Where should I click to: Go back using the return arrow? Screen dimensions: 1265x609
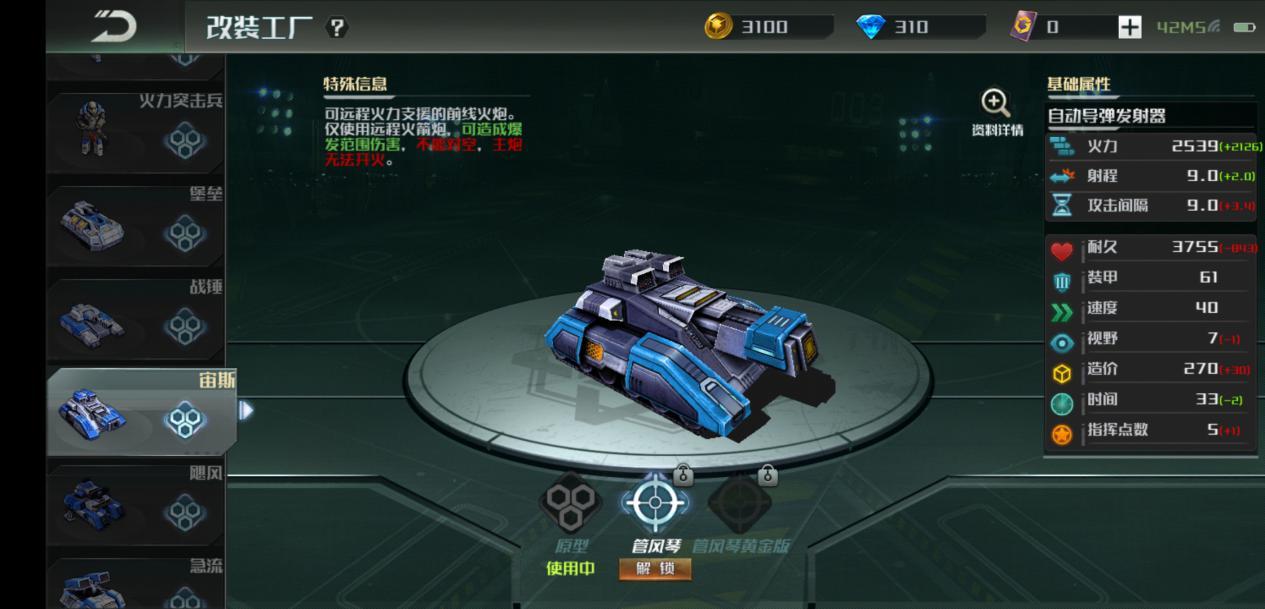pyautogui.click(x=113, y=26)
